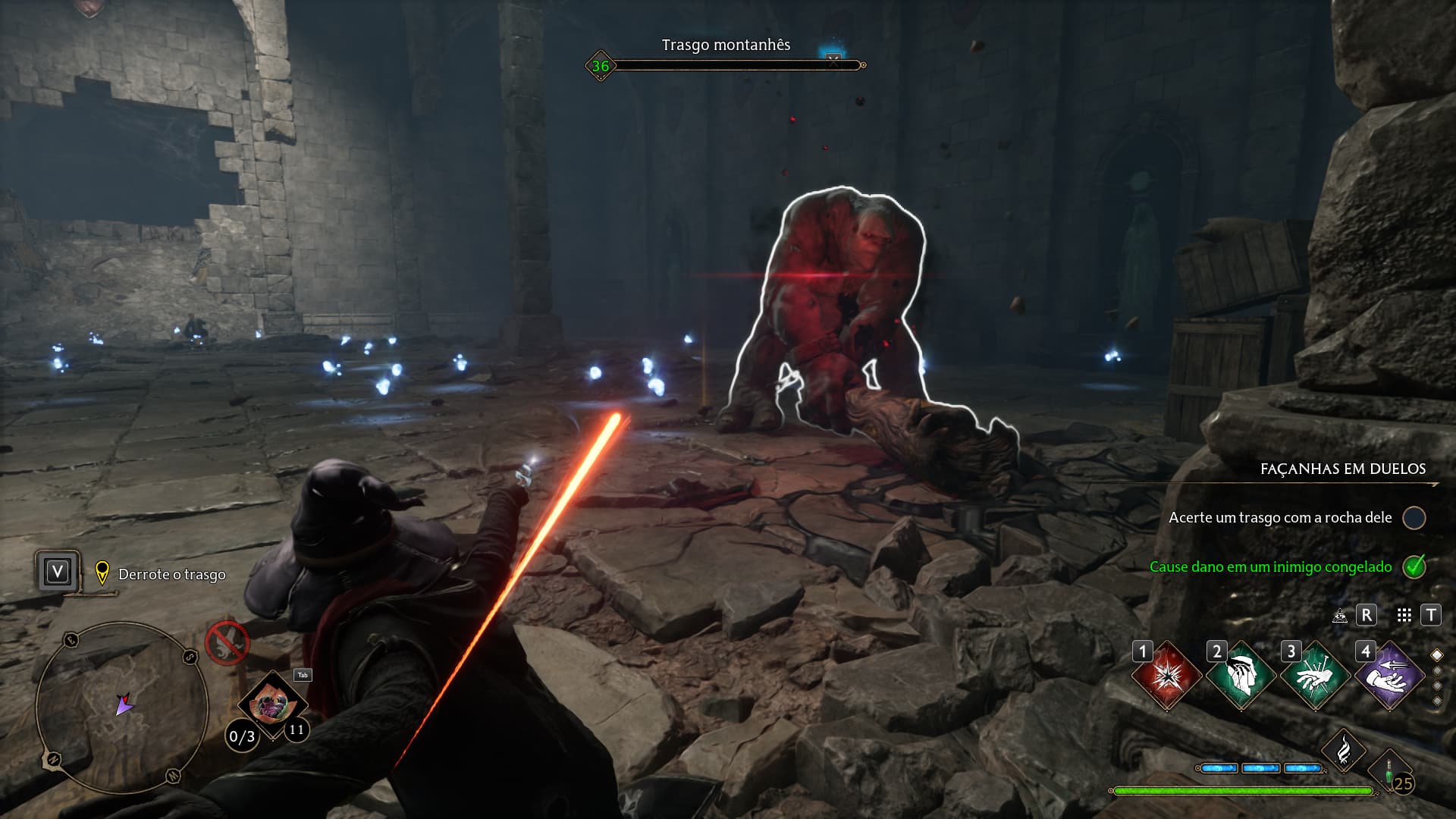The image size is (1456, 819).
Task: Use the purple pulling-hand spell in slot 4
Action: click(x=1389, y=675)
